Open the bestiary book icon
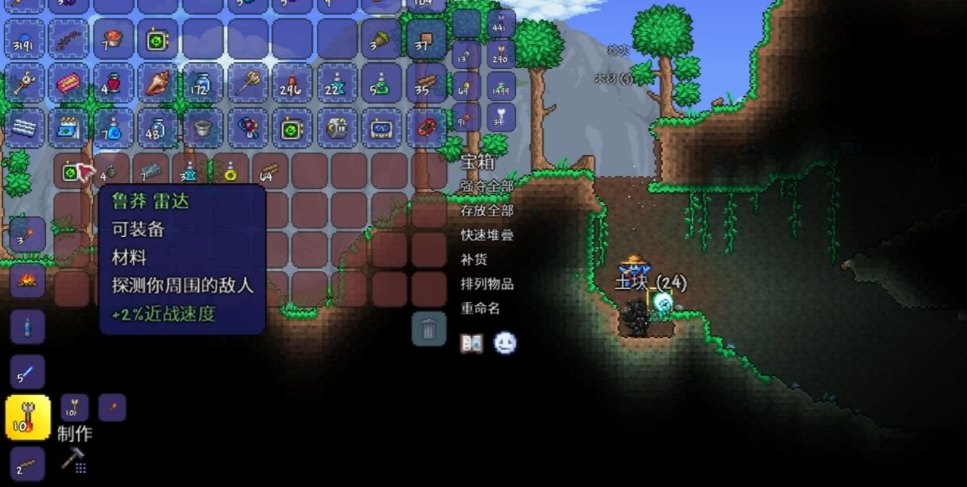967x487 pixels. [x=471, y=343]
